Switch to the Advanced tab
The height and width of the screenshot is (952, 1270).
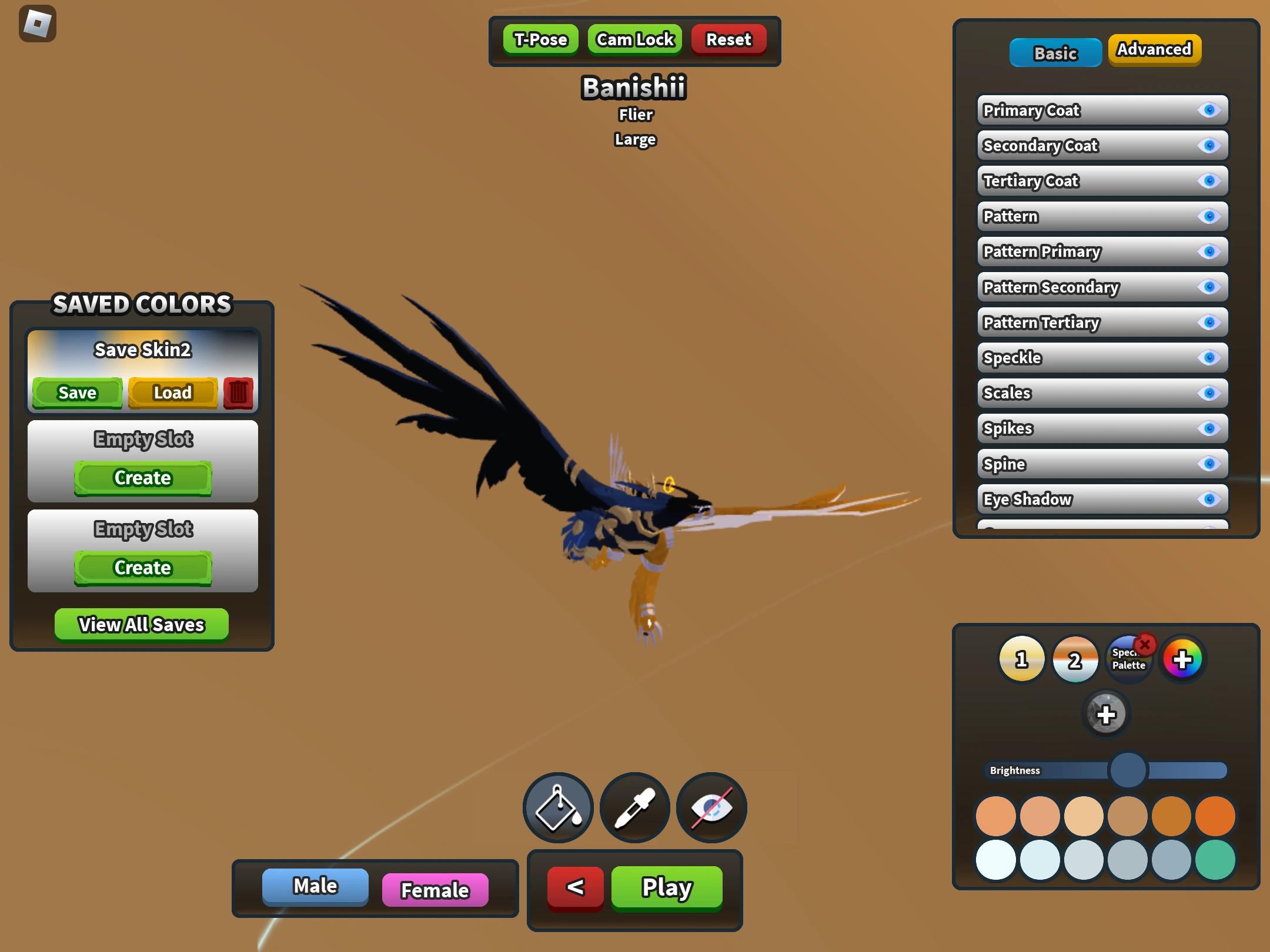pos(1154,51)
